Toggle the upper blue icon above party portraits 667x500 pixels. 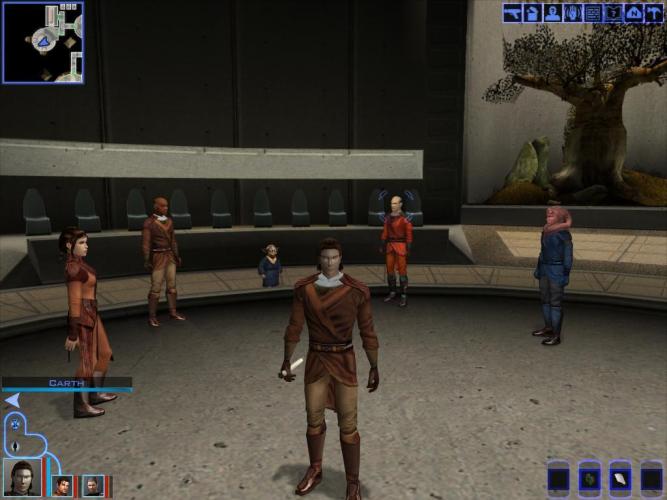[x=15, y=425]
